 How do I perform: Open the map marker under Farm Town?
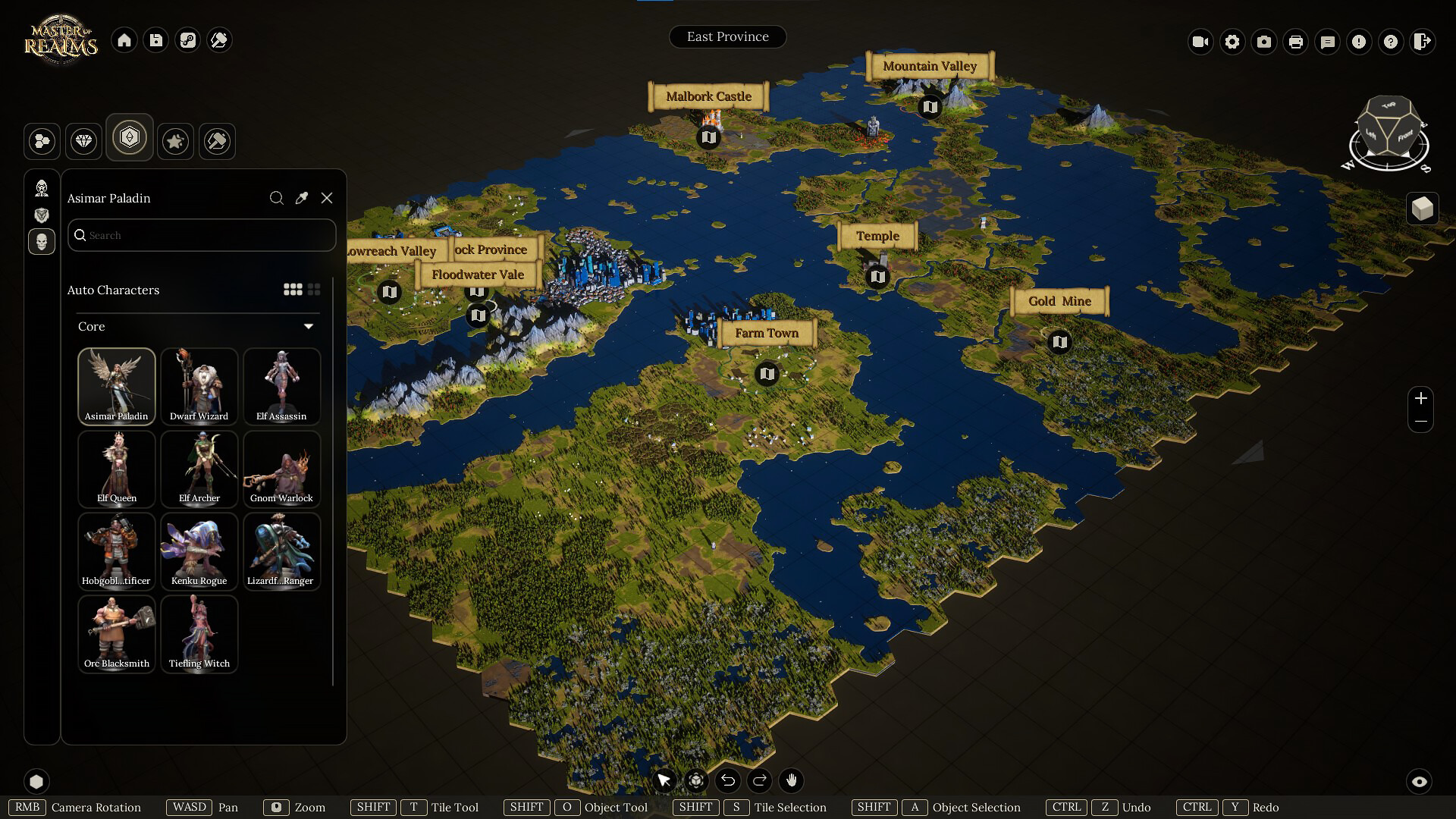click(766, 373)
